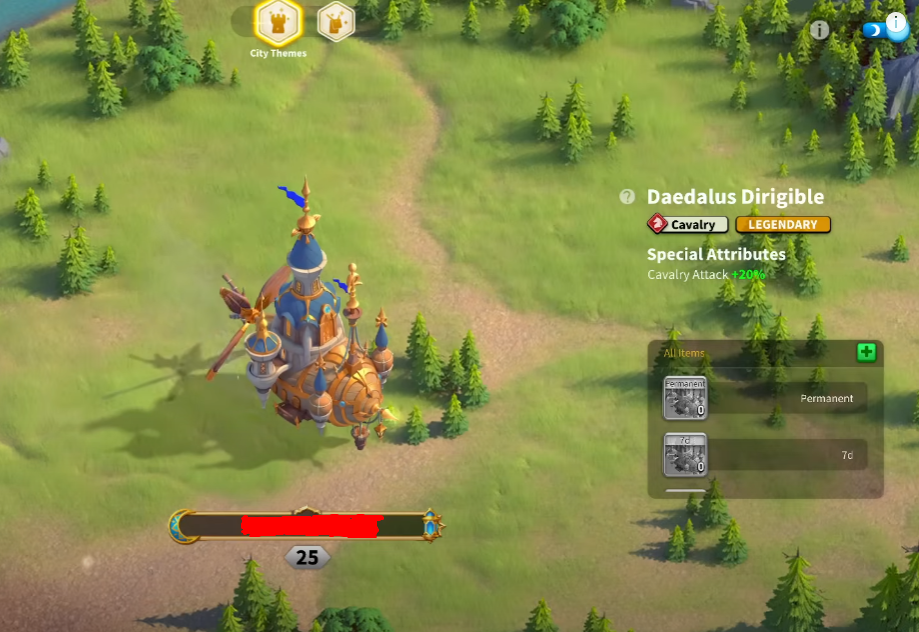Open the info icon beside the day-night toggle
919x632 pixels.
[820, 30]
